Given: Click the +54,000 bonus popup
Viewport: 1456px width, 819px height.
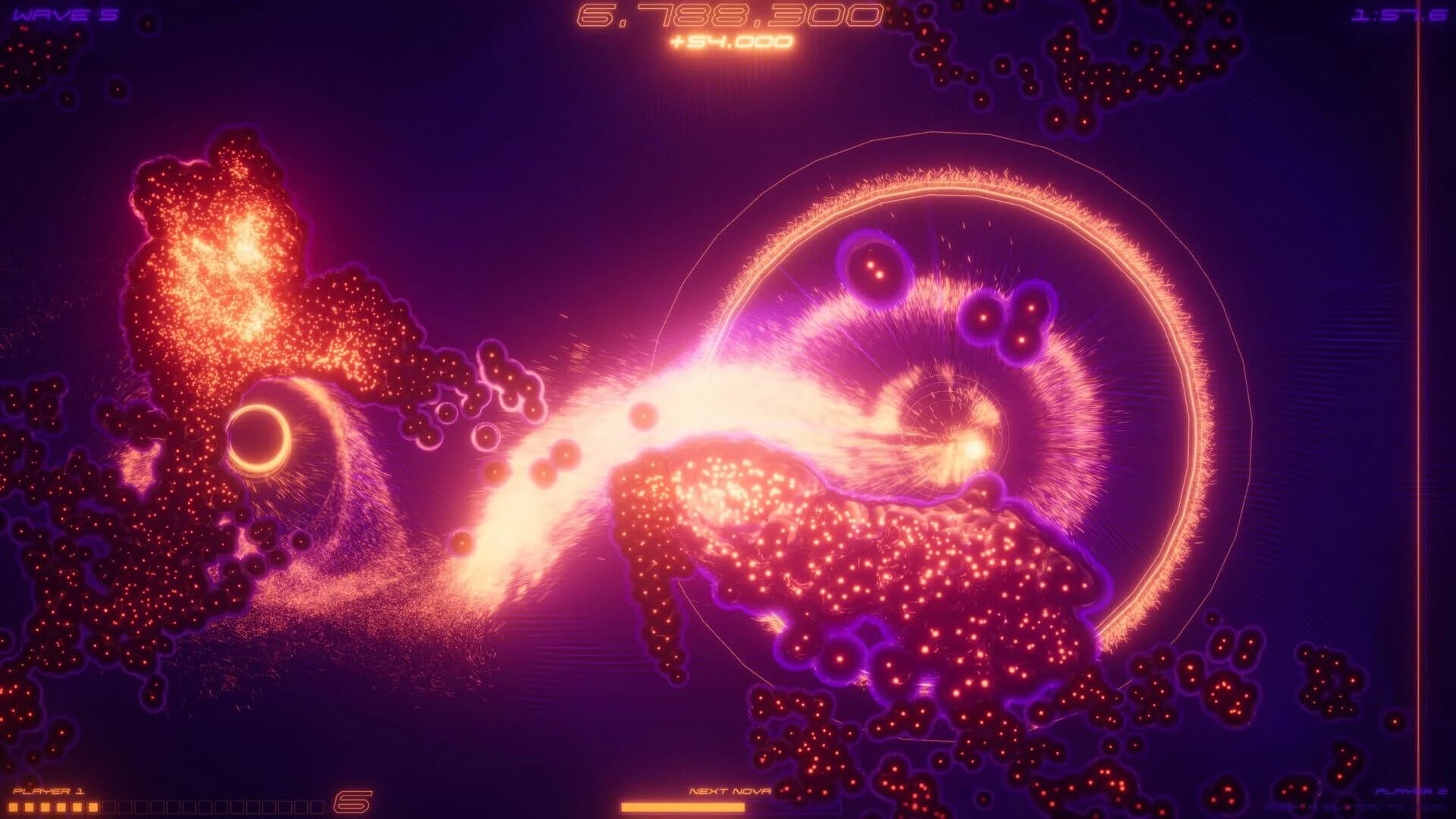Looking at the screenshot, I should pyautogui.click(x=730, y=44).
